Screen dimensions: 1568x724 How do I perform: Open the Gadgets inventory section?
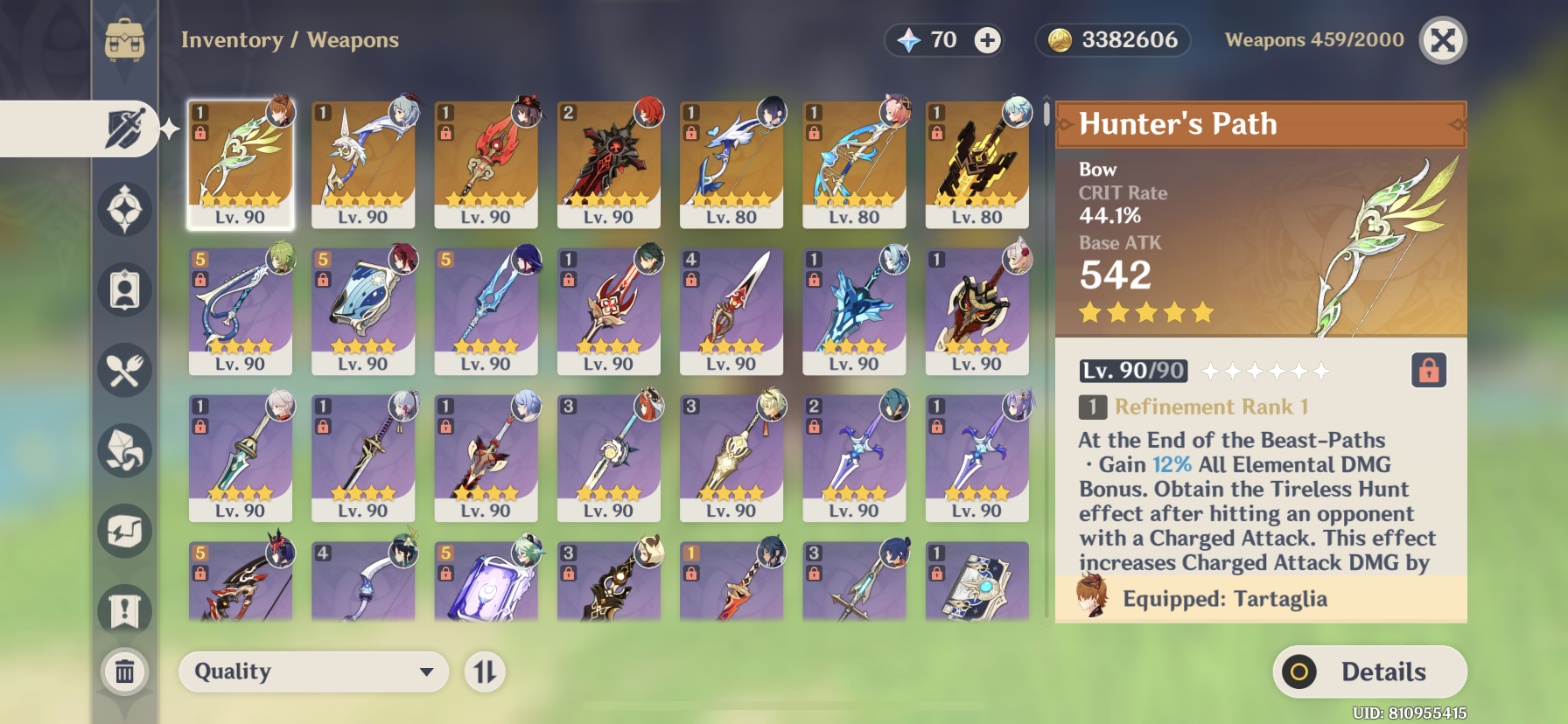tap(125, 530)
